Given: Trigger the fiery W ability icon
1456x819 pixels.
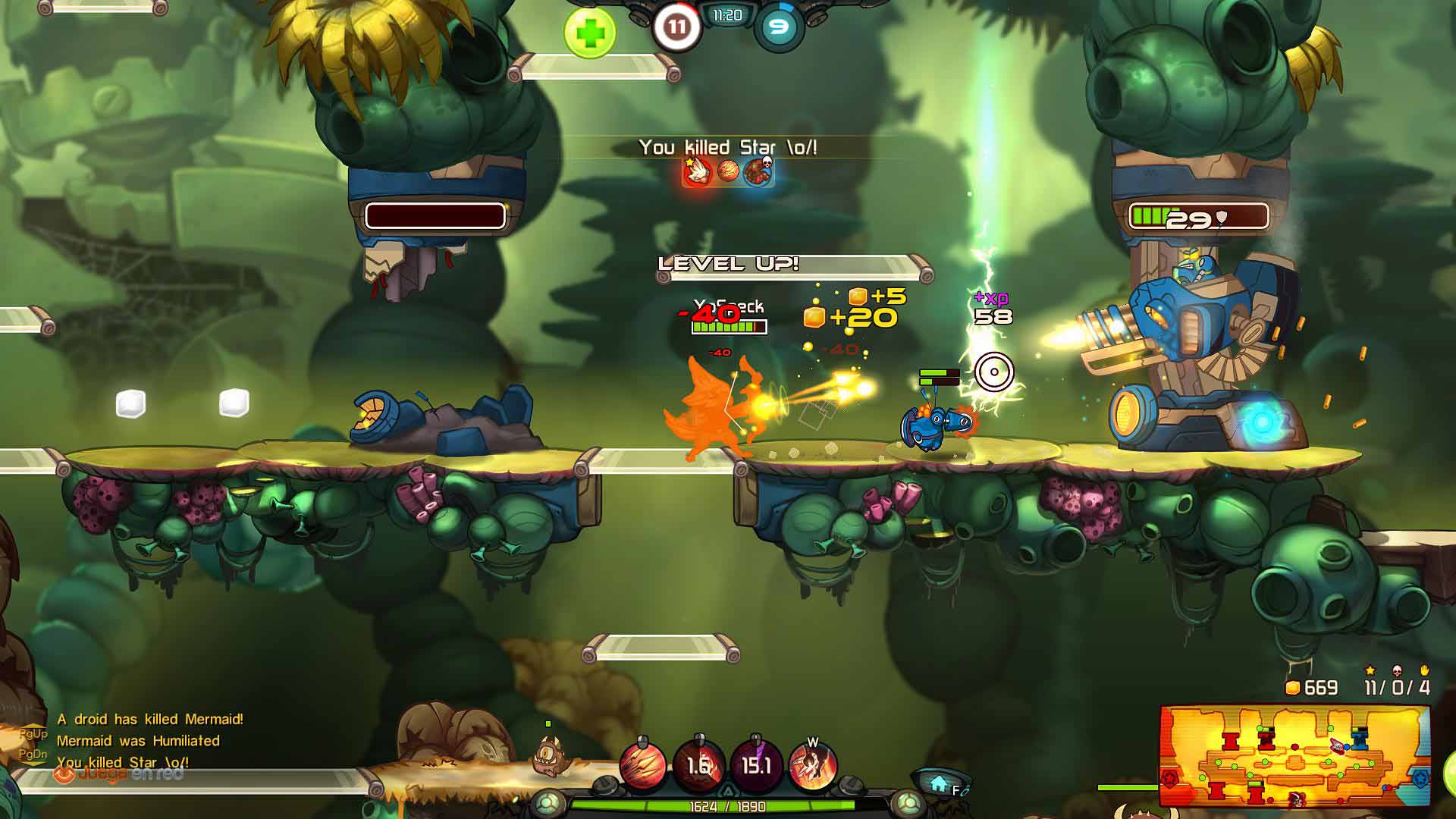Looking at the screenshot, I should click(812, 766).
